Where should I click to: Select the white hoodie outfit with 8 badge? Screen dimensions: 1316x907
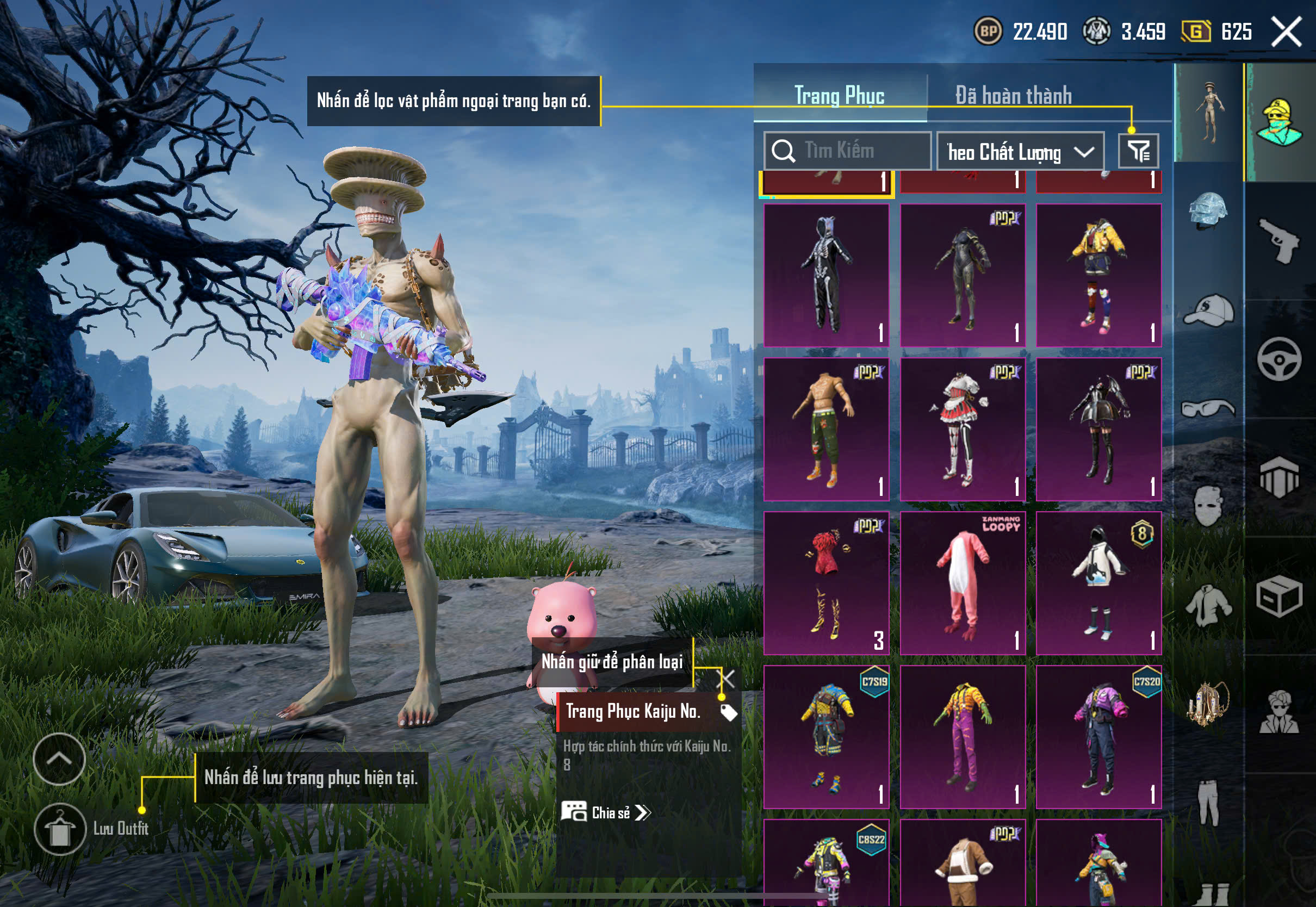[1098, 583]
